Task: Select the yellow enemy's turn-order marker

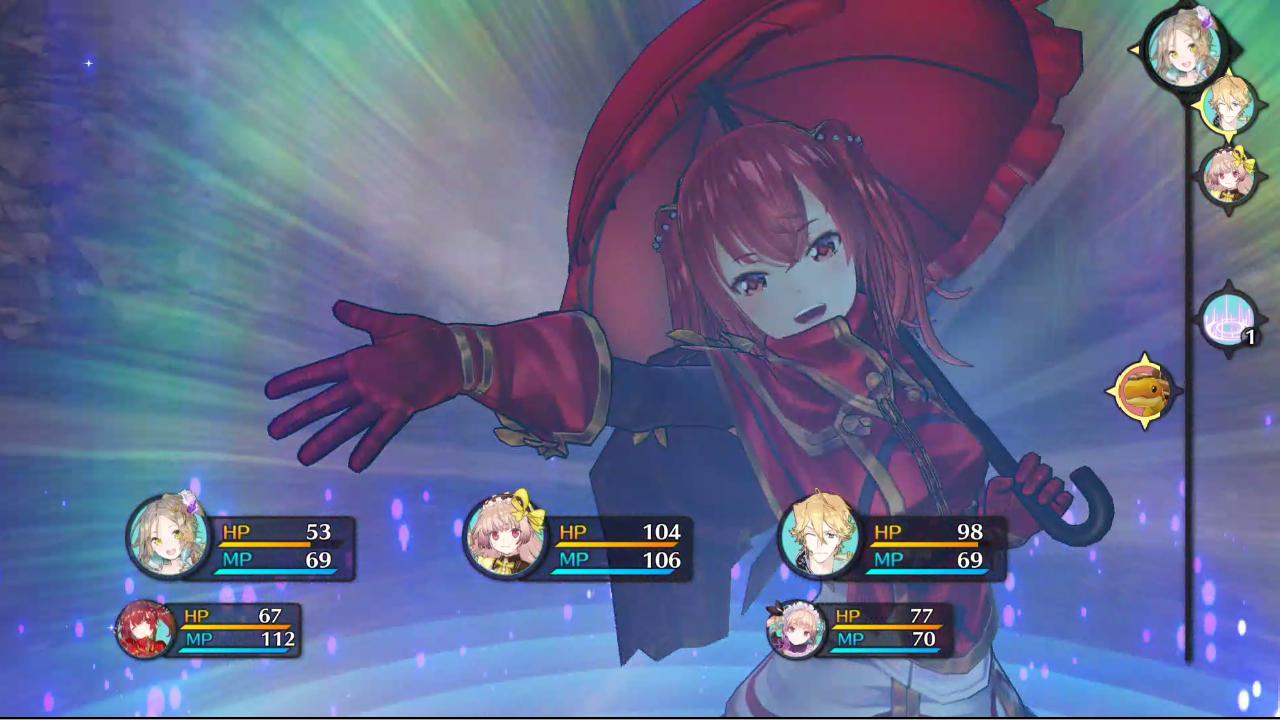Action: pyautogui.click(x=1143, y=390)
